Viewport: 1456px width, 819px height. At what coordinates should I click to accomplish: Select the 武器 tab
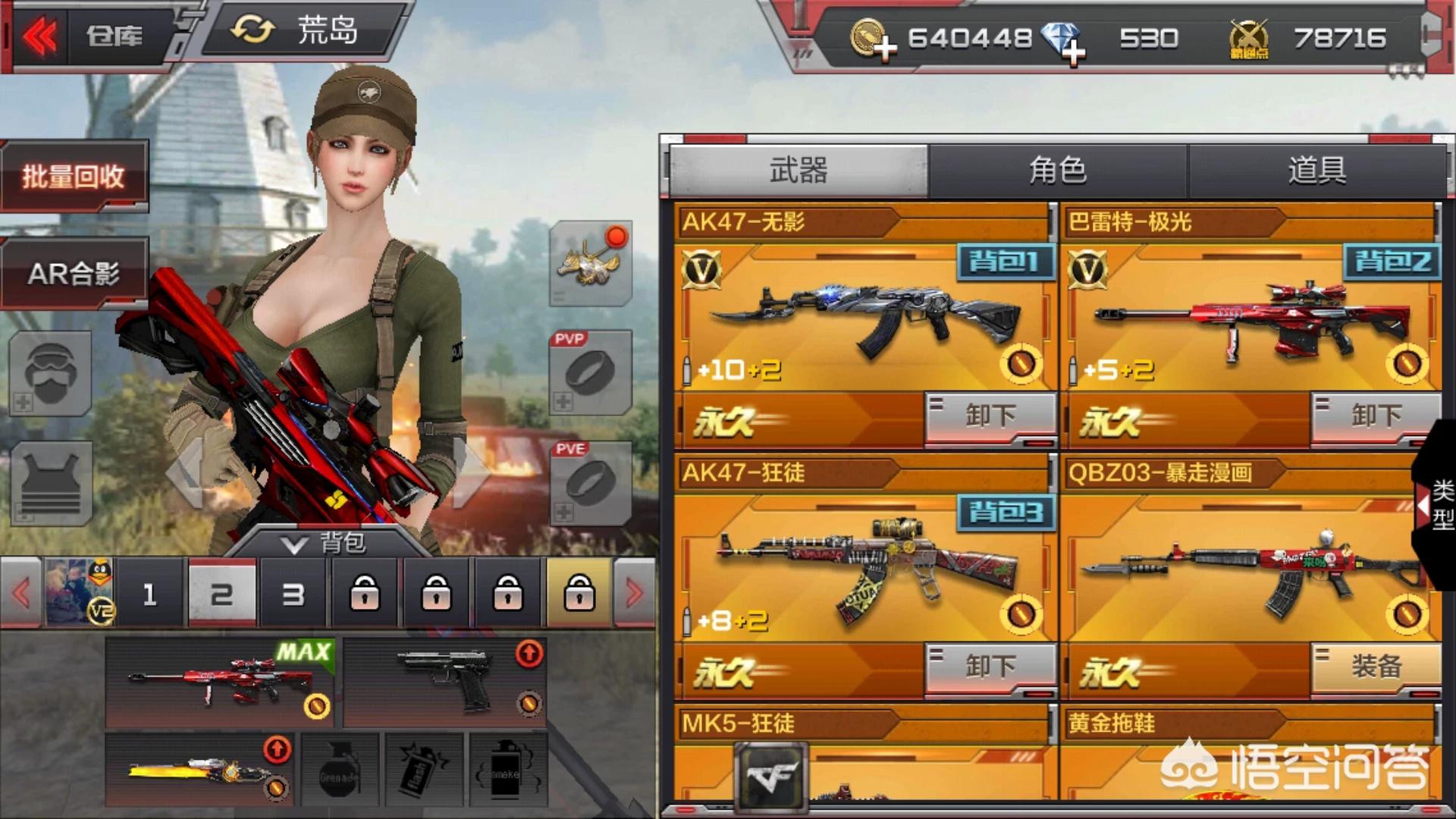[x=799, y=171]
